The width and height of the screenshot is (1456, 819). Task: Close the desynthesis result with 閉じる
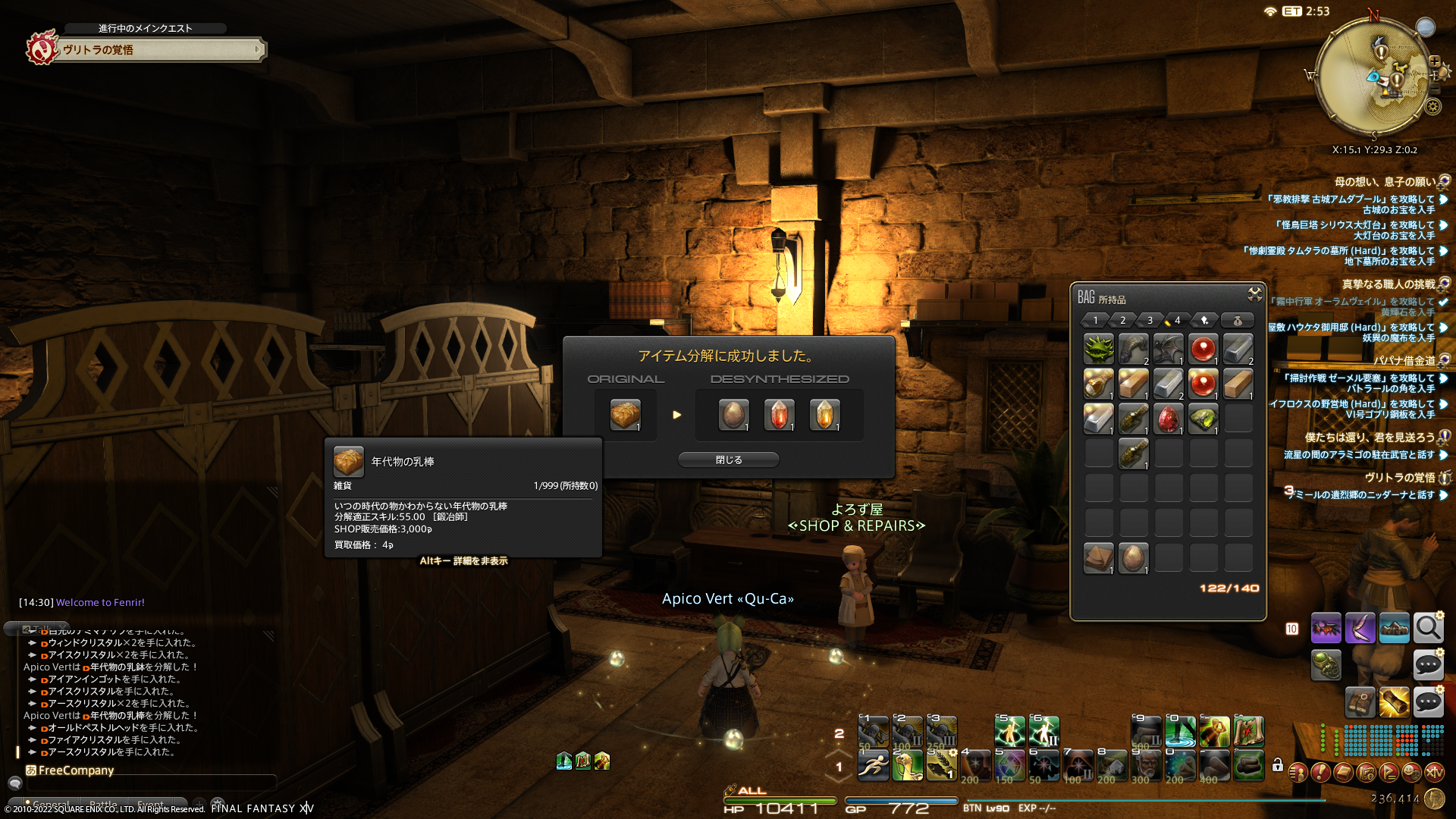pos(728,460)
